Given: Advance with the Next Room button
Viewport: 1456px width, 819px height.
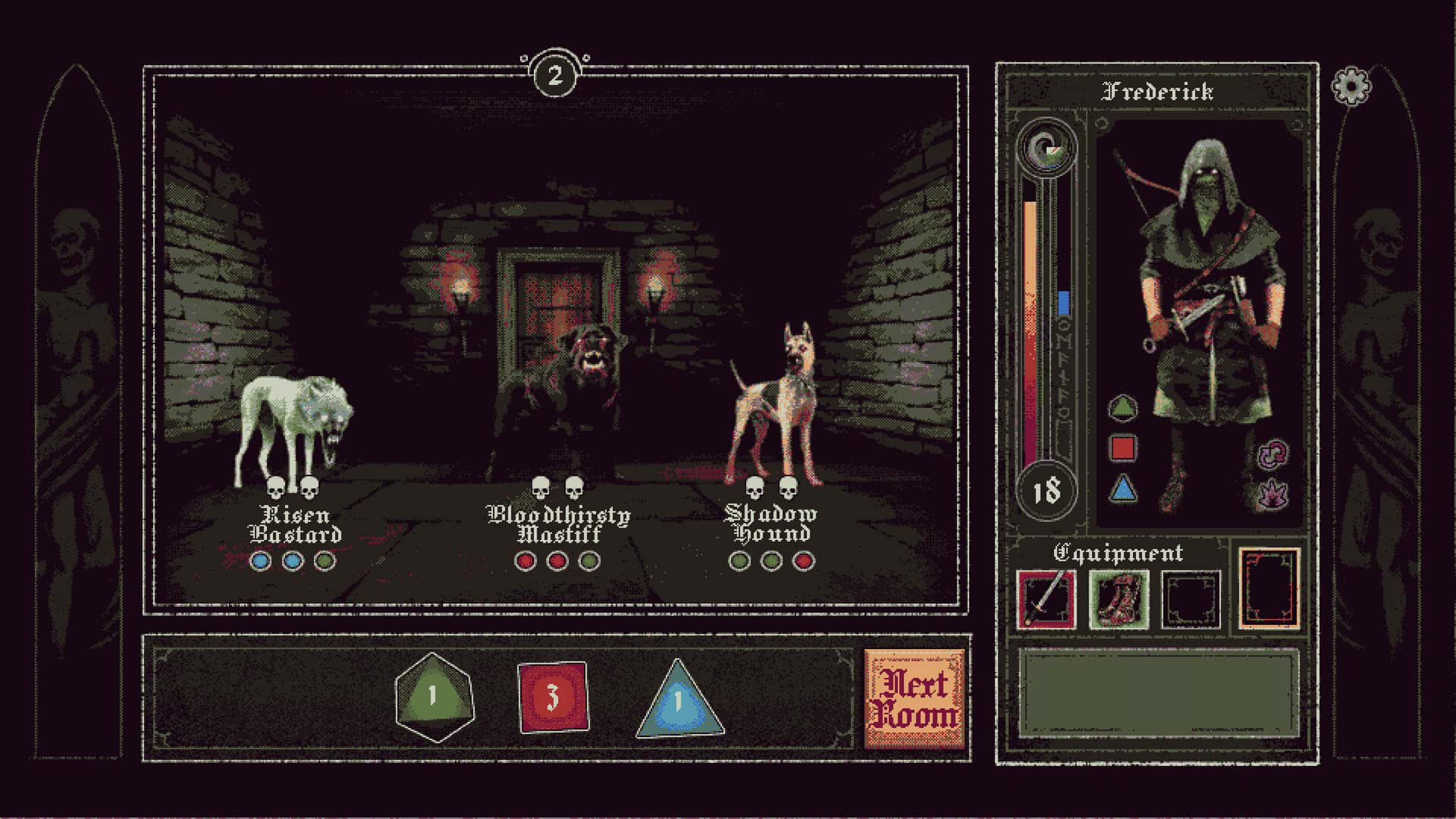Looking at the screenshot, I should pos(915,699).
